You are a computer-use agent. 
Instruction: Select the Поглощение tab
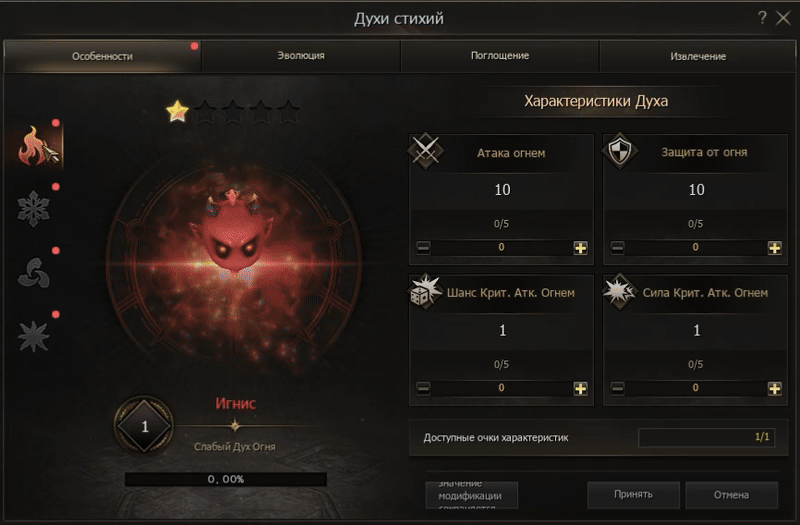coord(499,56)
